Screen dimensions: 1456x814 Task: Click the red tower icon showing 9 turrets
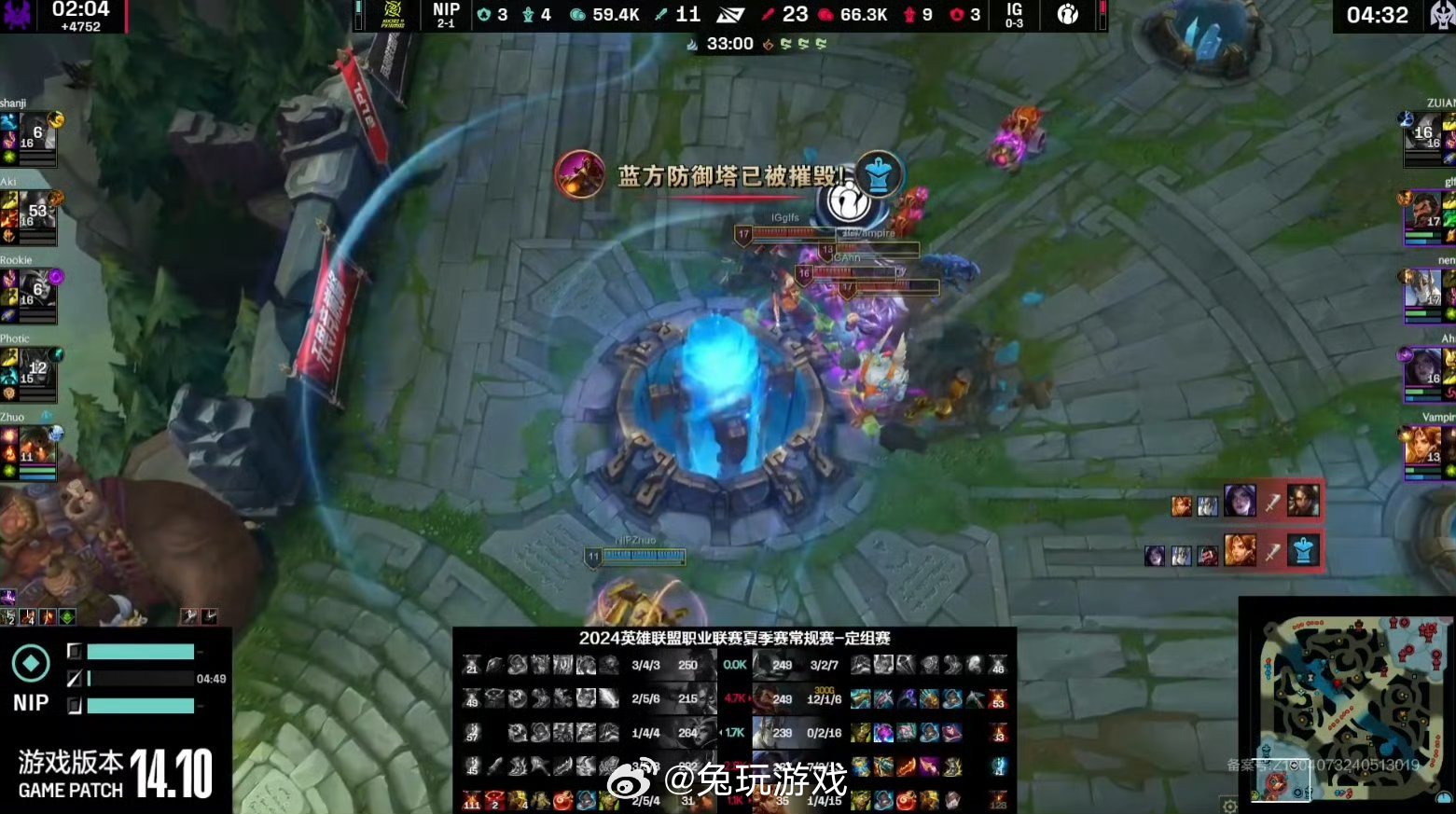tap(908, 14)
